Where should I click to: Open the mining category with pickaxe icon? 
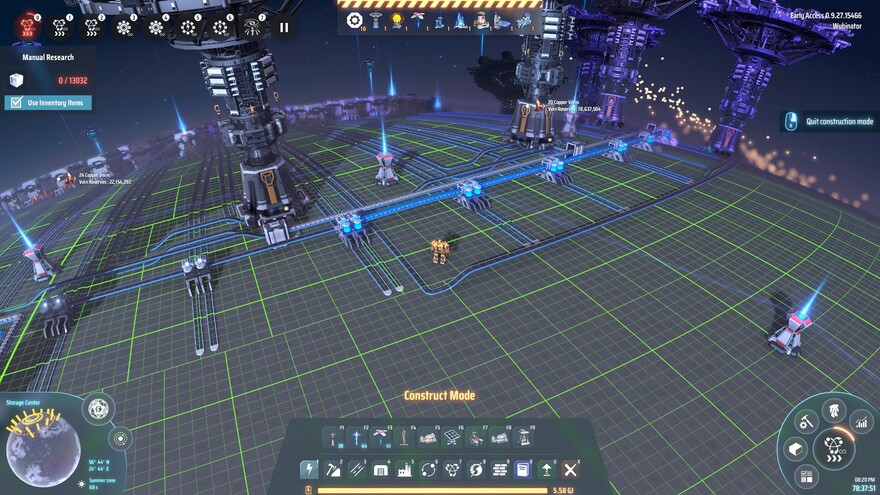point(333,469)
